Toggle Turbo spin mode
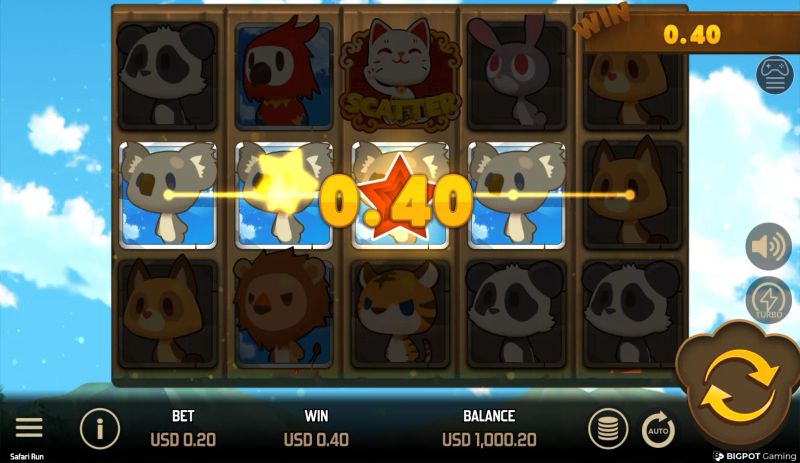This screenshot has width=800, height=463. (768, 300)
